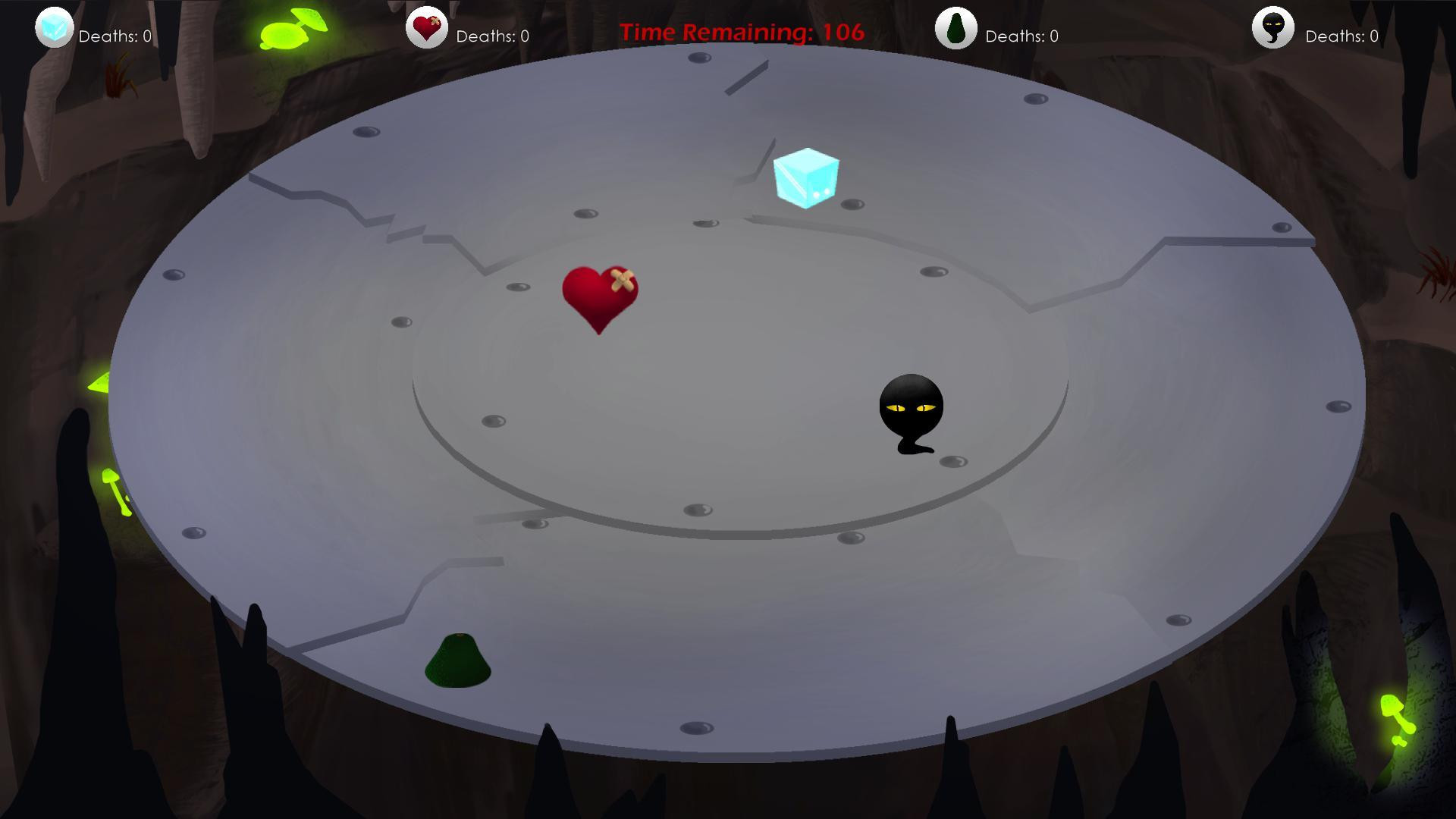This screenshot has width=1456, height=819.
Task: Click the Deaths: 0 text for the shadow player
Action: pos(1340,36)
